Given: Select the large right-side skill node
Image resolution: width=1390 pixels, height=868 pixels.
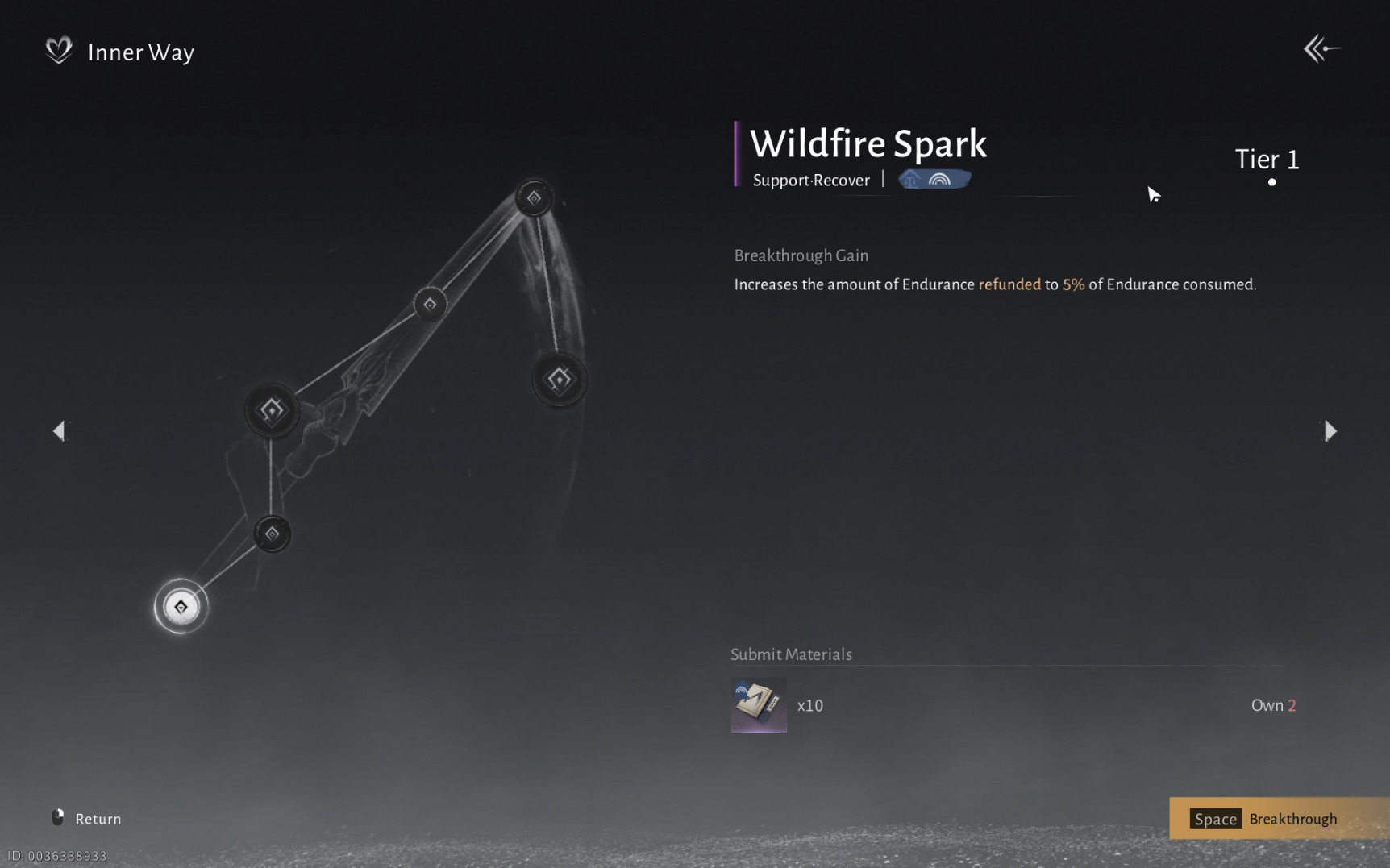Looking at the screenshot, I should point(560,379).
